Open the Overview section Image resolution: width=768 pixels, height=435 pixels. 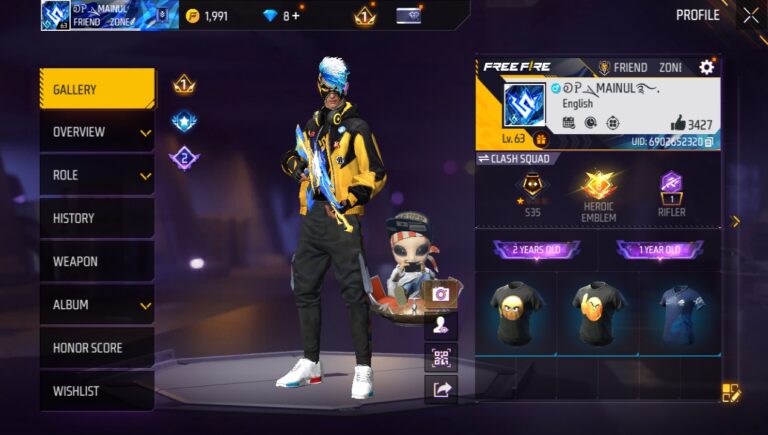[x=97, y=132]
